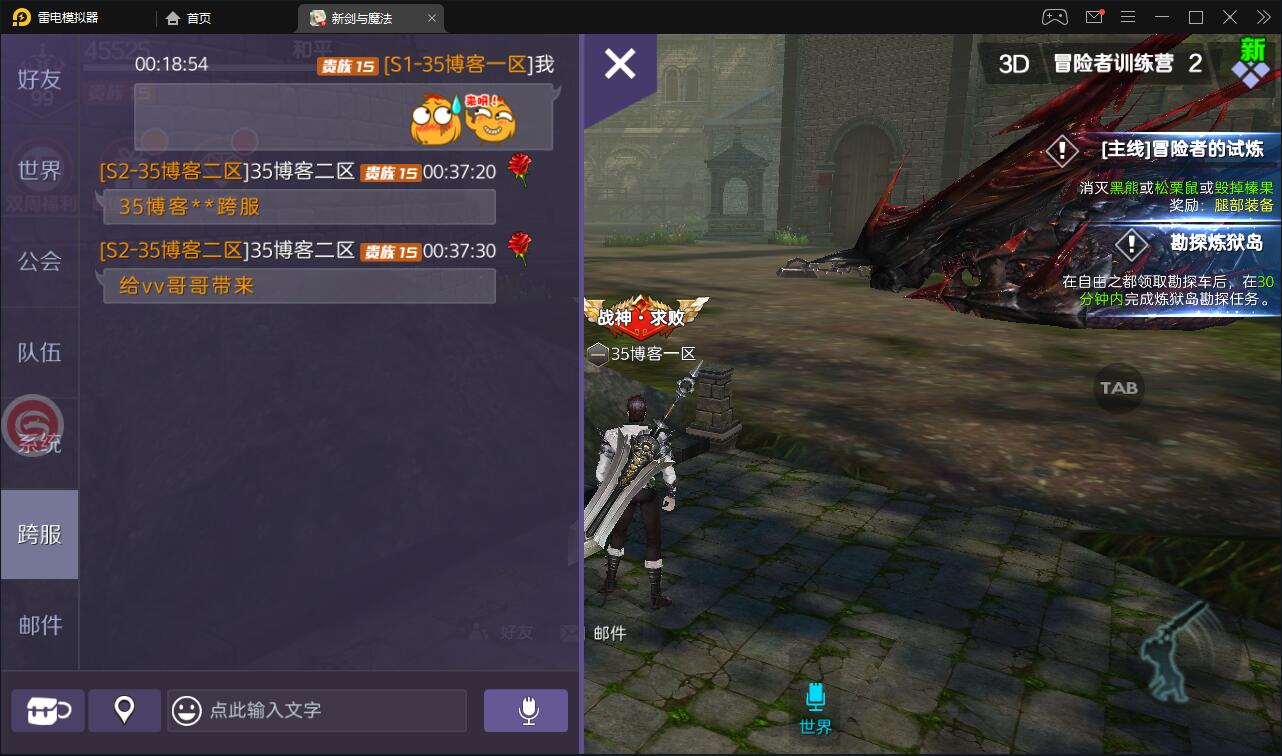Viewport: 1282px width, 756px height.
Task: Click the 点此输入文字 chat input field
Action: point(320,710)
